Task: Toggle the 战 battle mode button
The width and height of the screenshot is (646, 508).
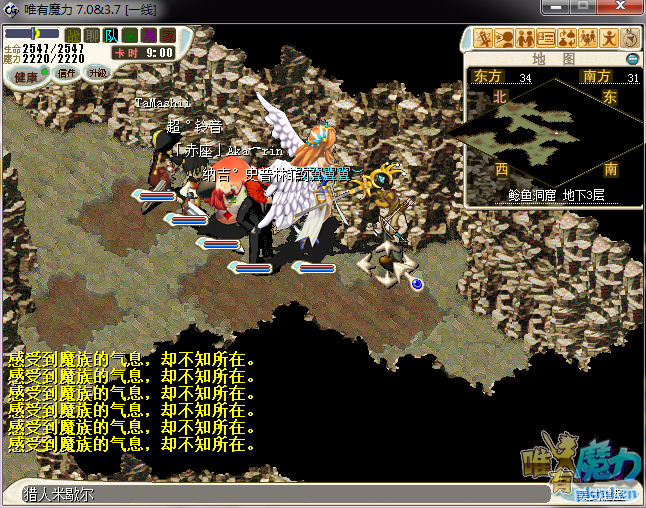Action: [73, 35]
